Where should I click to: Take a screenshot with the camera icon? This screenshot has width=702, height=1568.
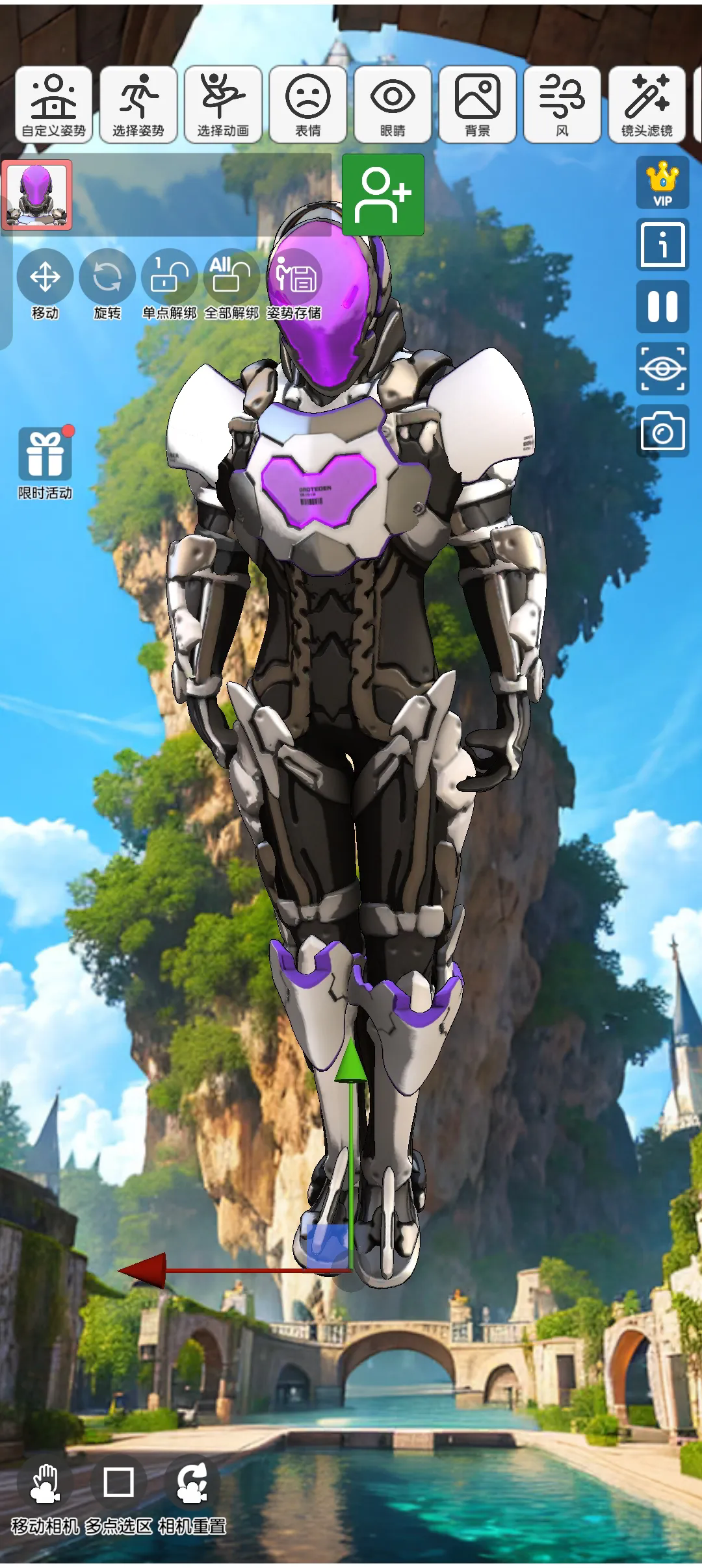662,431
